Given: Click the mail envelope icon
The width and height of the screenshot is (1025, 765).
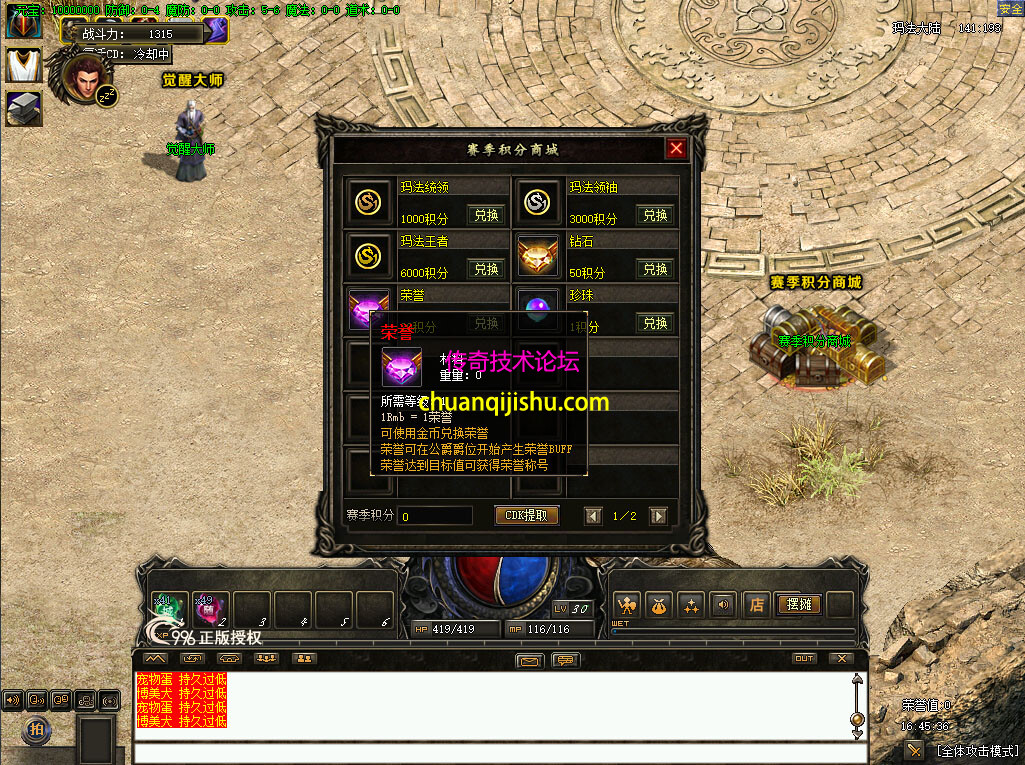Looking at the screenshot, I should (x=530, y=659).
